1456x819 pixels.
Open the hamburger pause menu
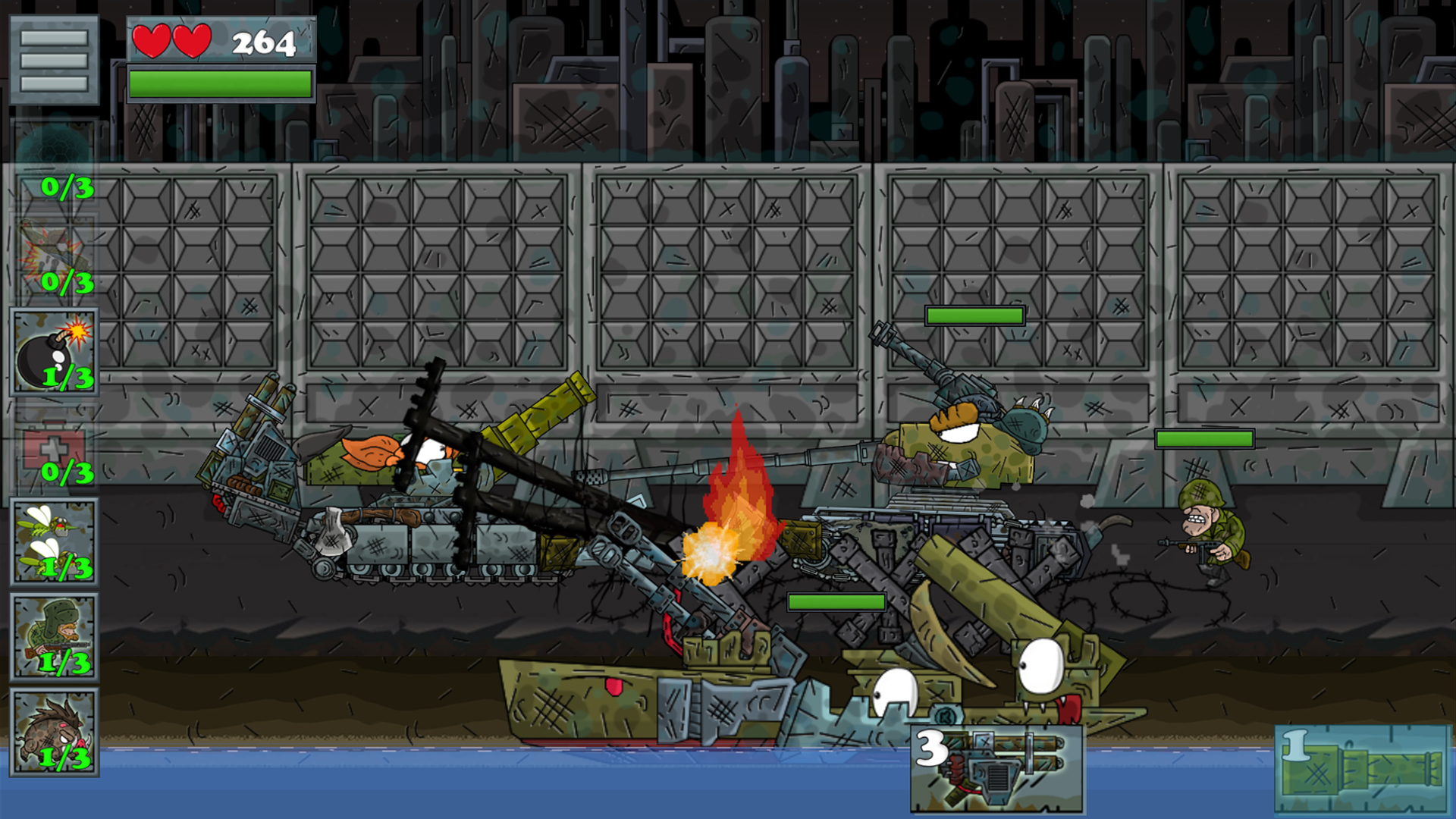[54, 60]
